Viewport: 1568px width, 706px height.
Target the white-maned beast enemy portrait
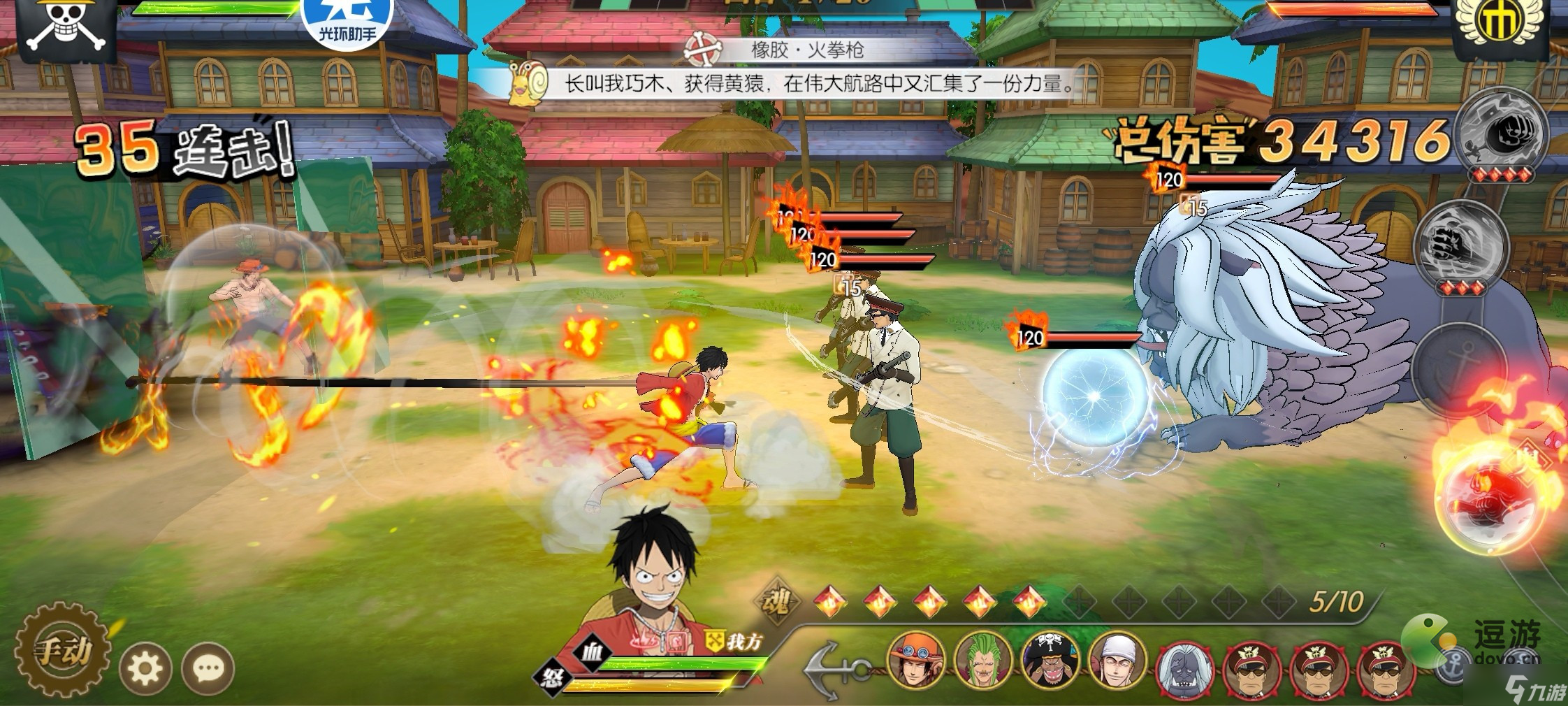point(1184,669)
